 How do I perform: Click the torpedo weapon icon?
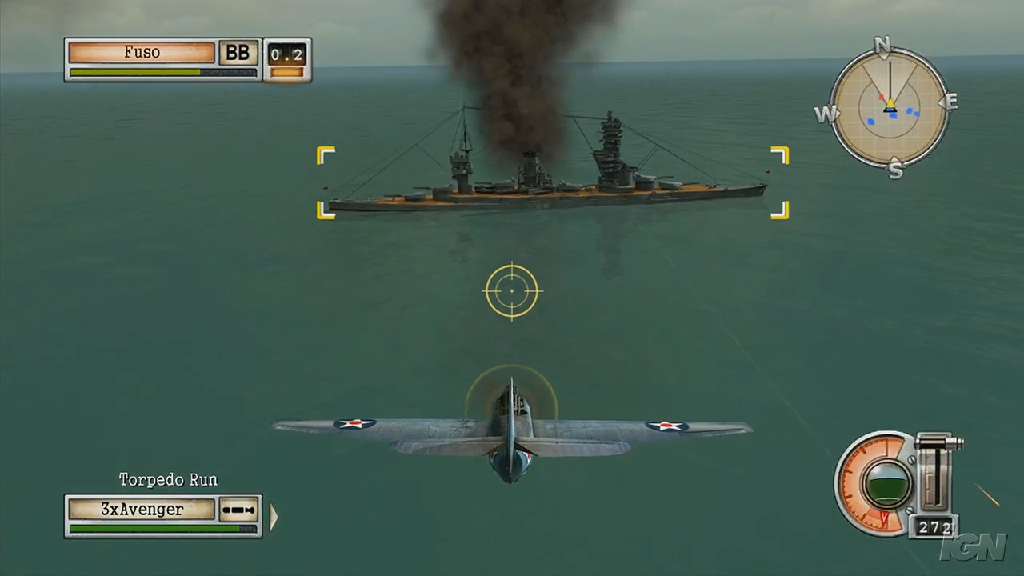point(240,510)
